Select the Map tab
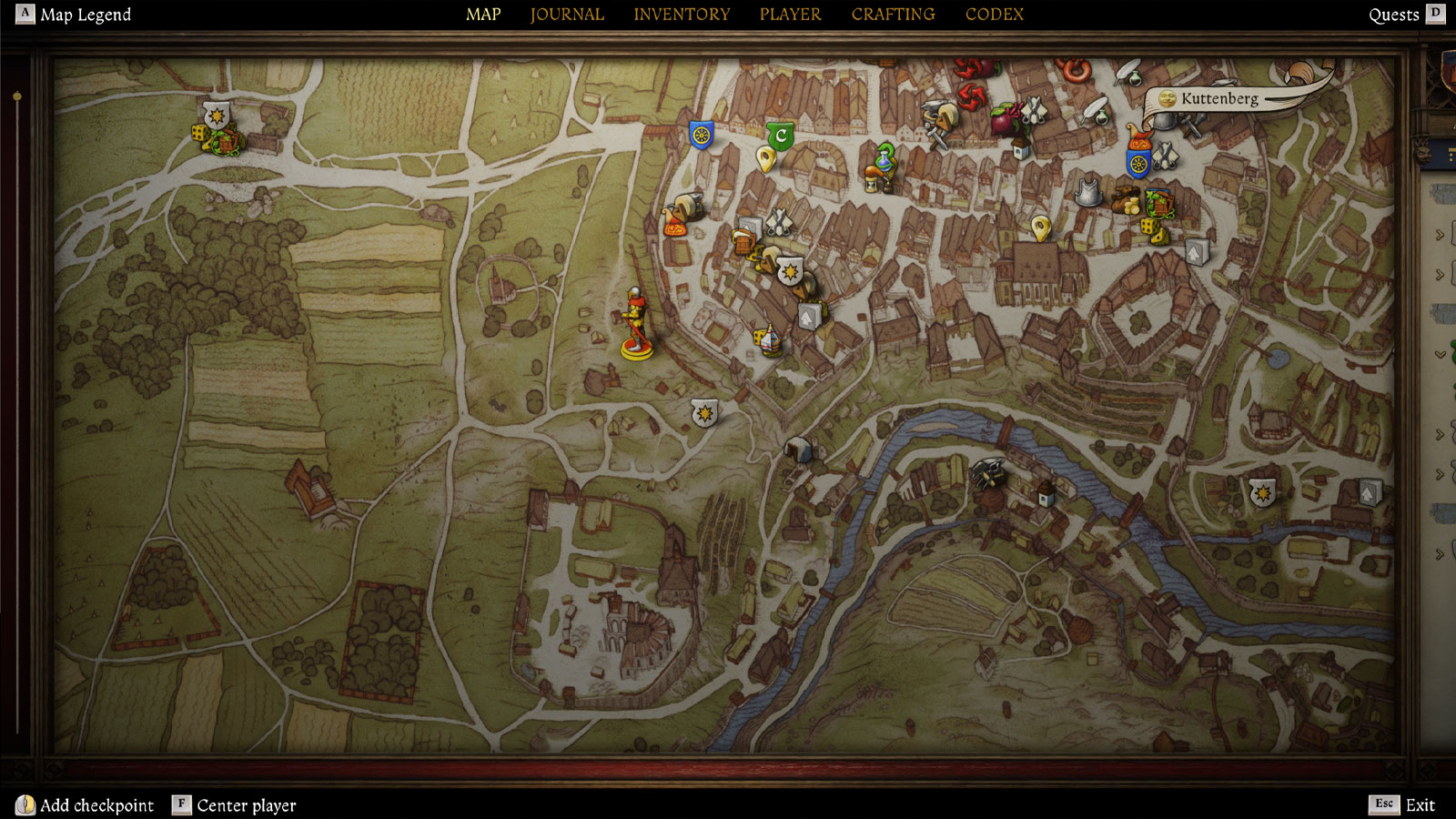 (483, 15)
